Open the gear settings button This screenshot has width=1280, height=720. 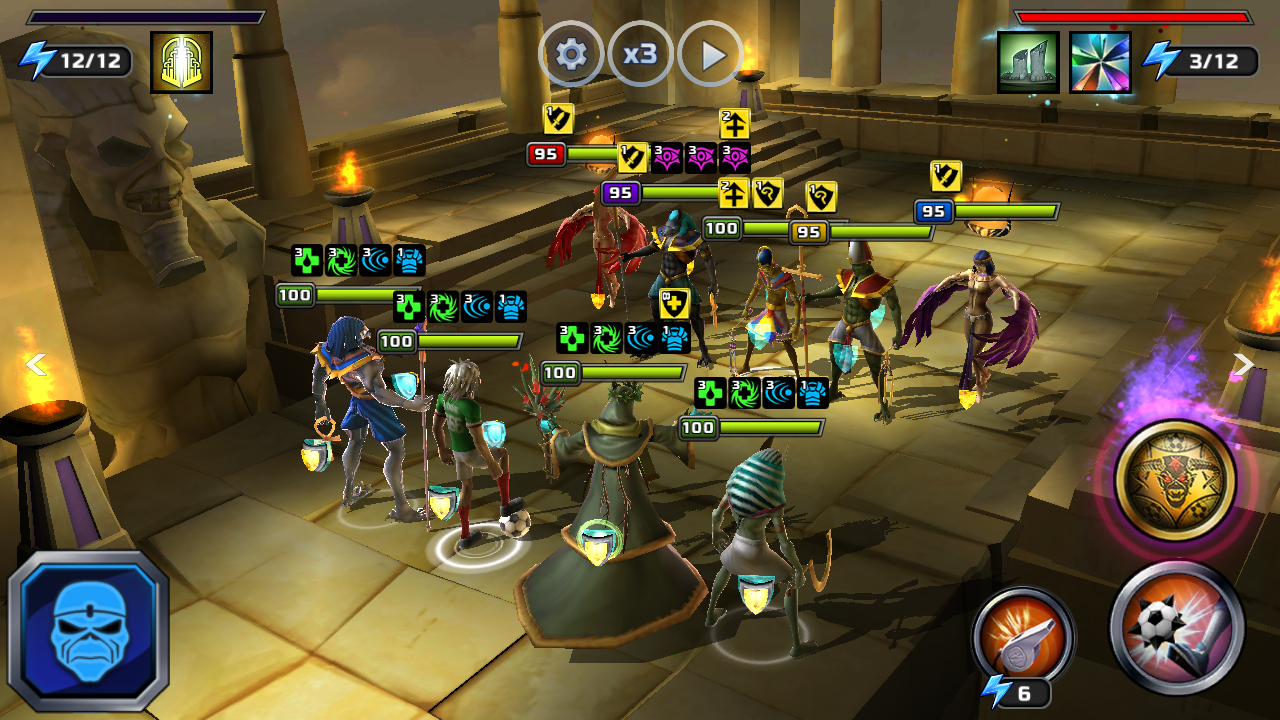(x=571, y=54)
